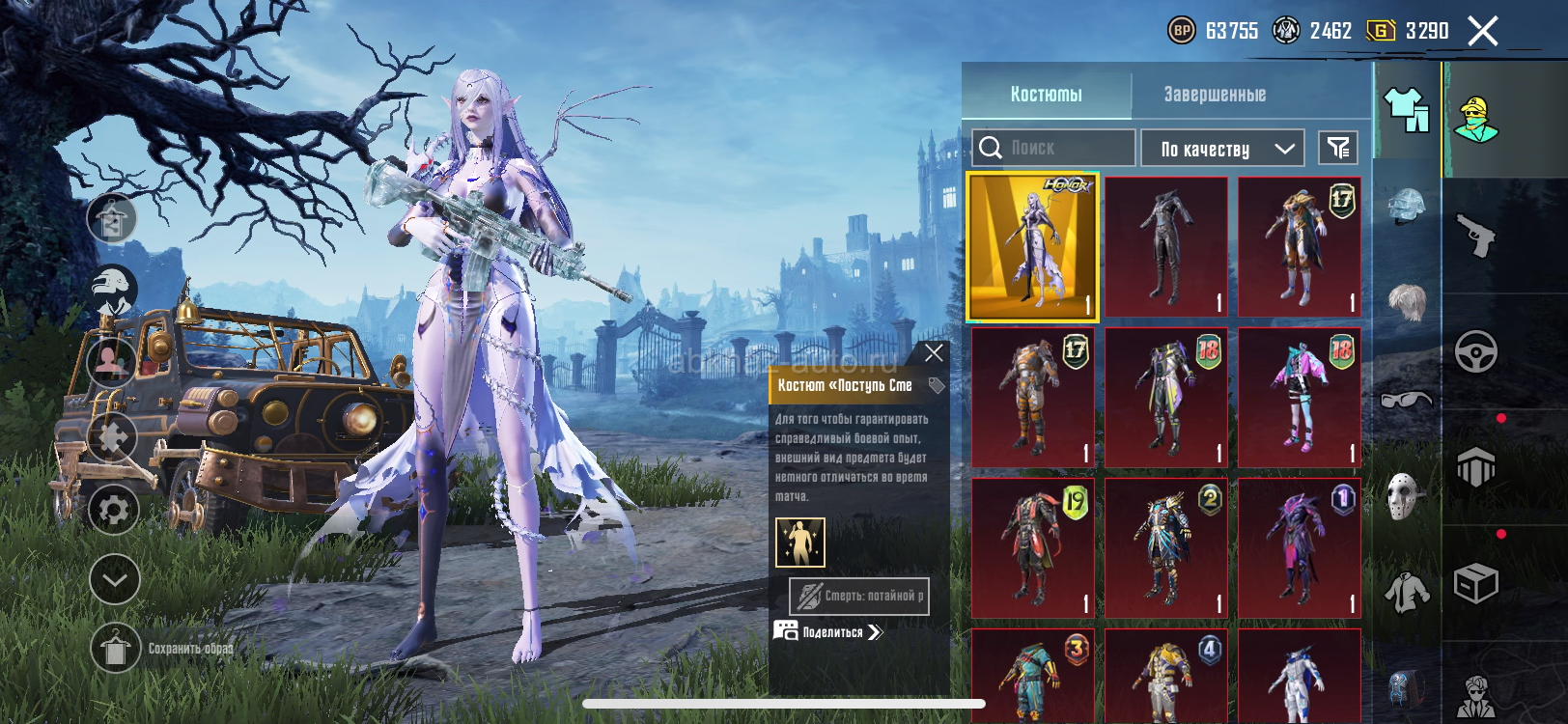Open the gear settings icon
Screen dimensions: 1568x724
113,509
